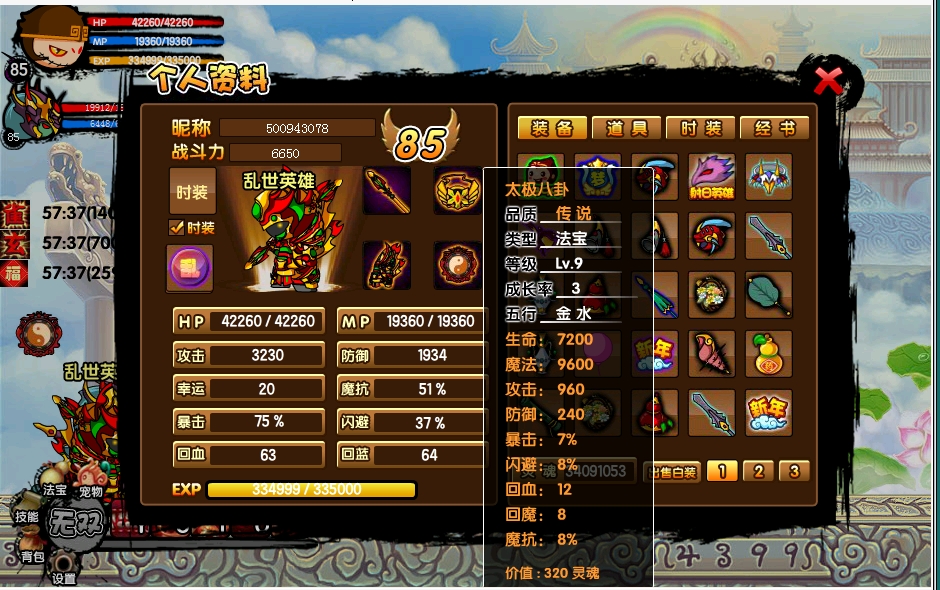Click the 时装 costume slot button
This screenshot has height=590, width=940.
(192, 191)
